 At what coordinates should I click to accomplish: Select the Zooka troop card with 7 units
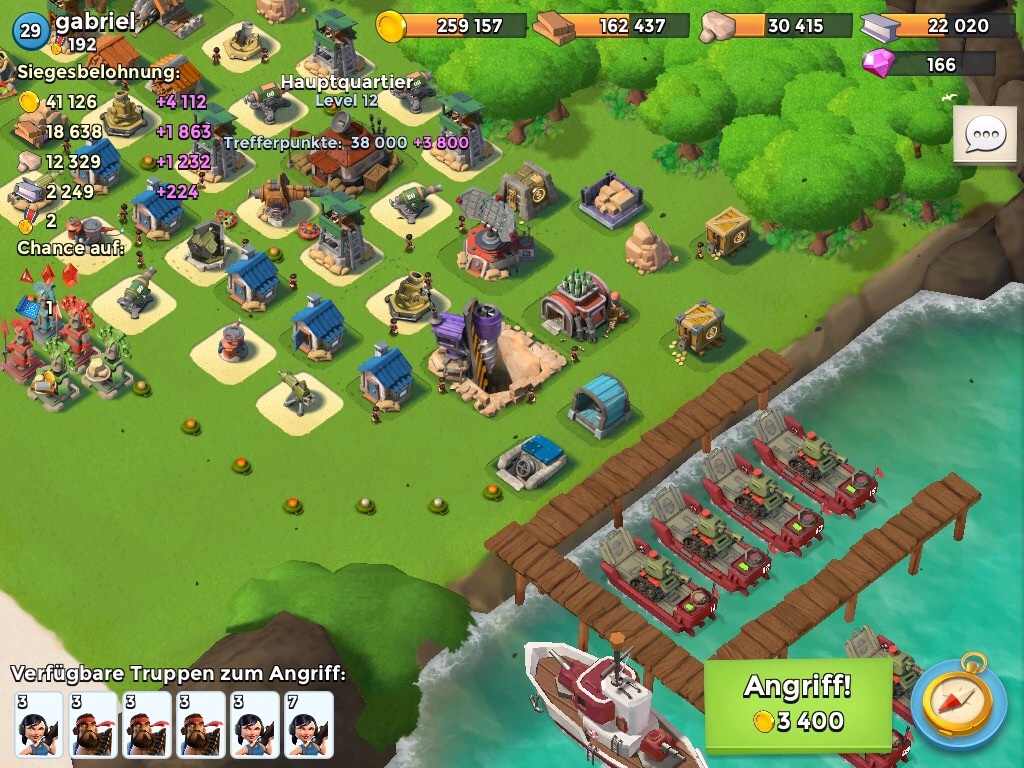[308, 724]
